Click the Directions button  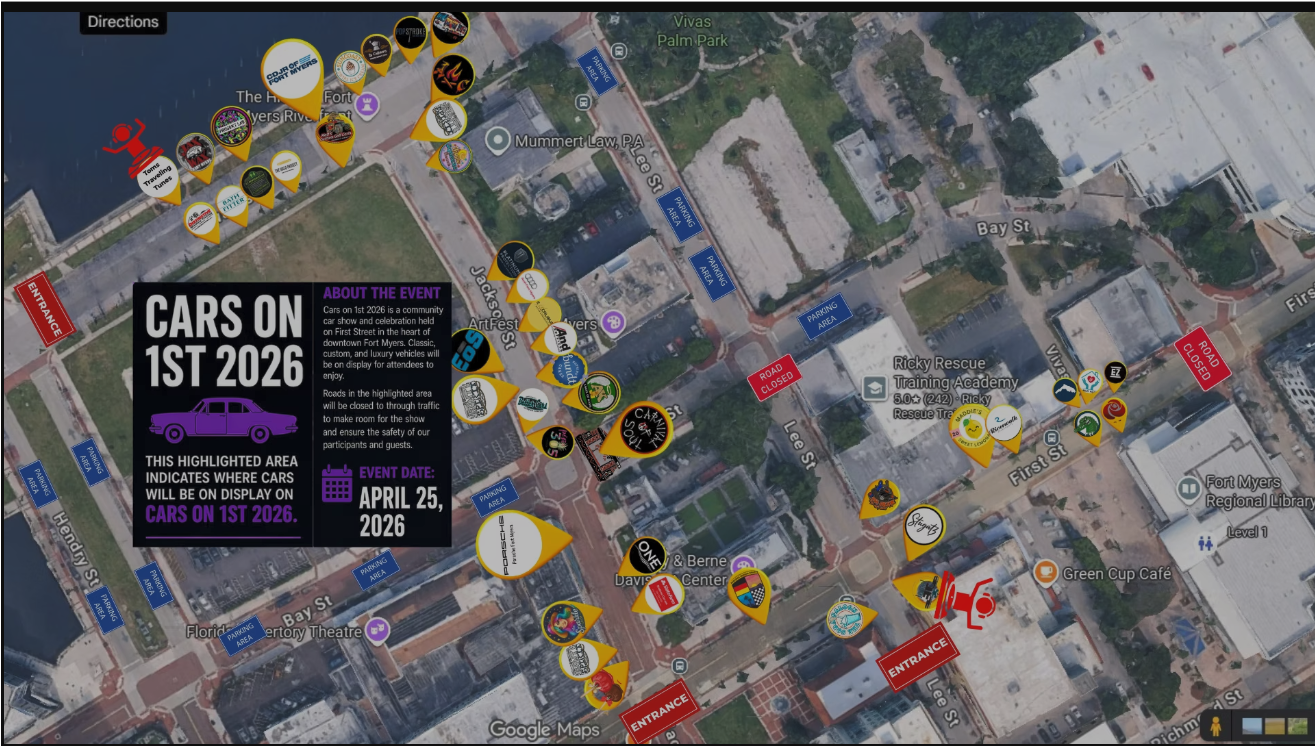[x=123, y=22]
